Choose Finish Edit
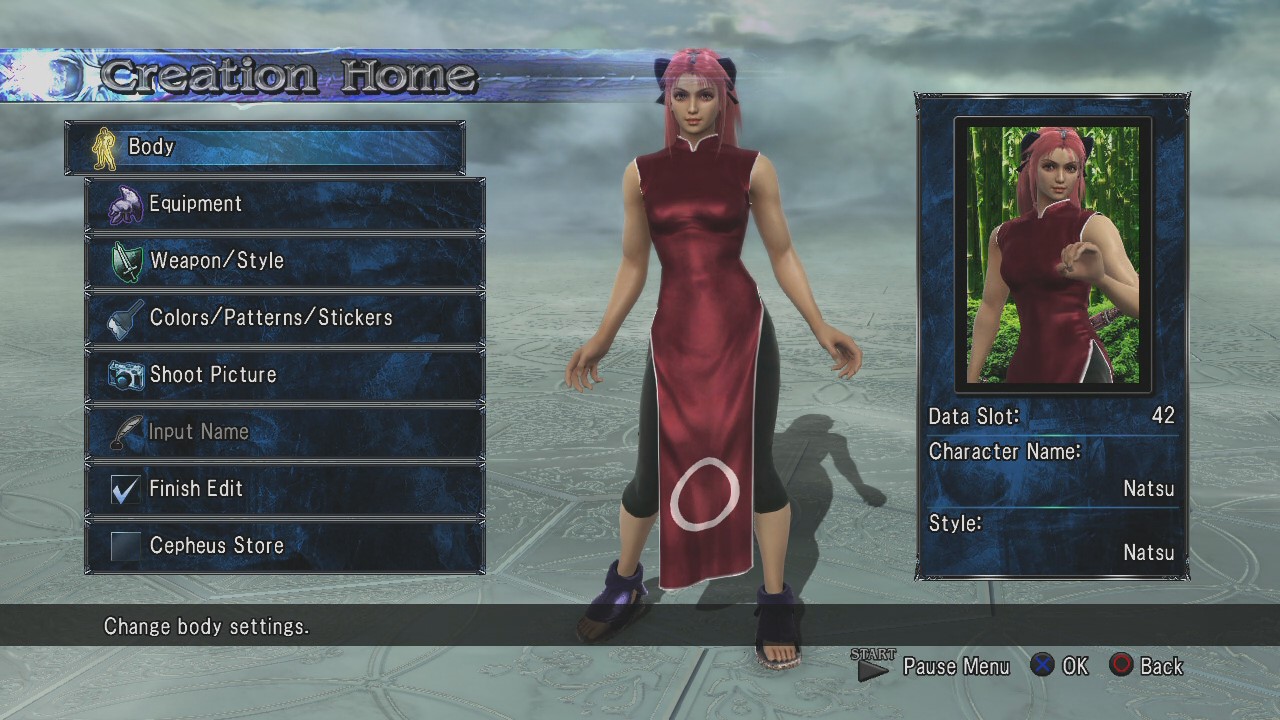 [285, 490]
